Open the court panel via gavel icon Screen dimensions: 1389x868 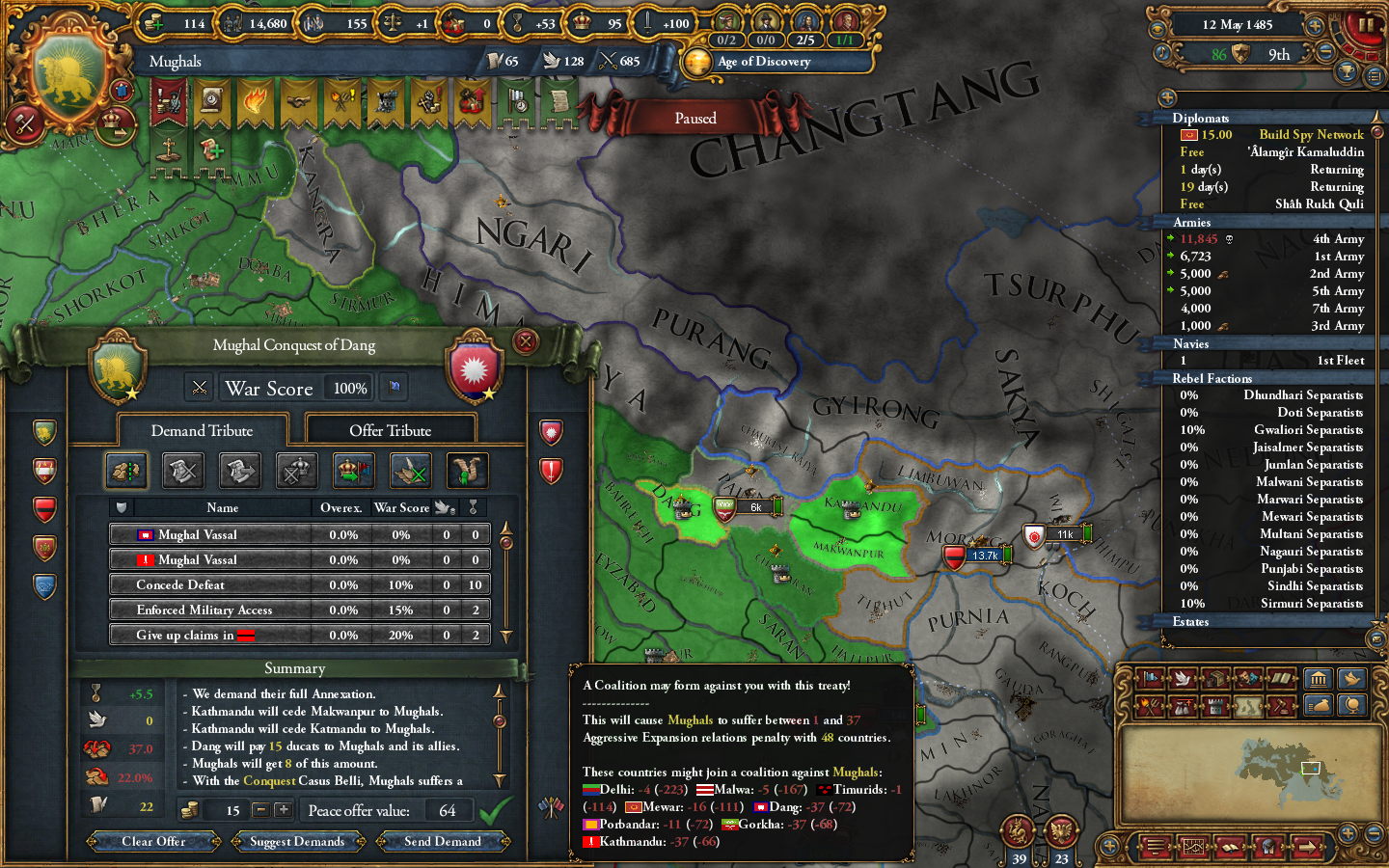pos(1281,706)
